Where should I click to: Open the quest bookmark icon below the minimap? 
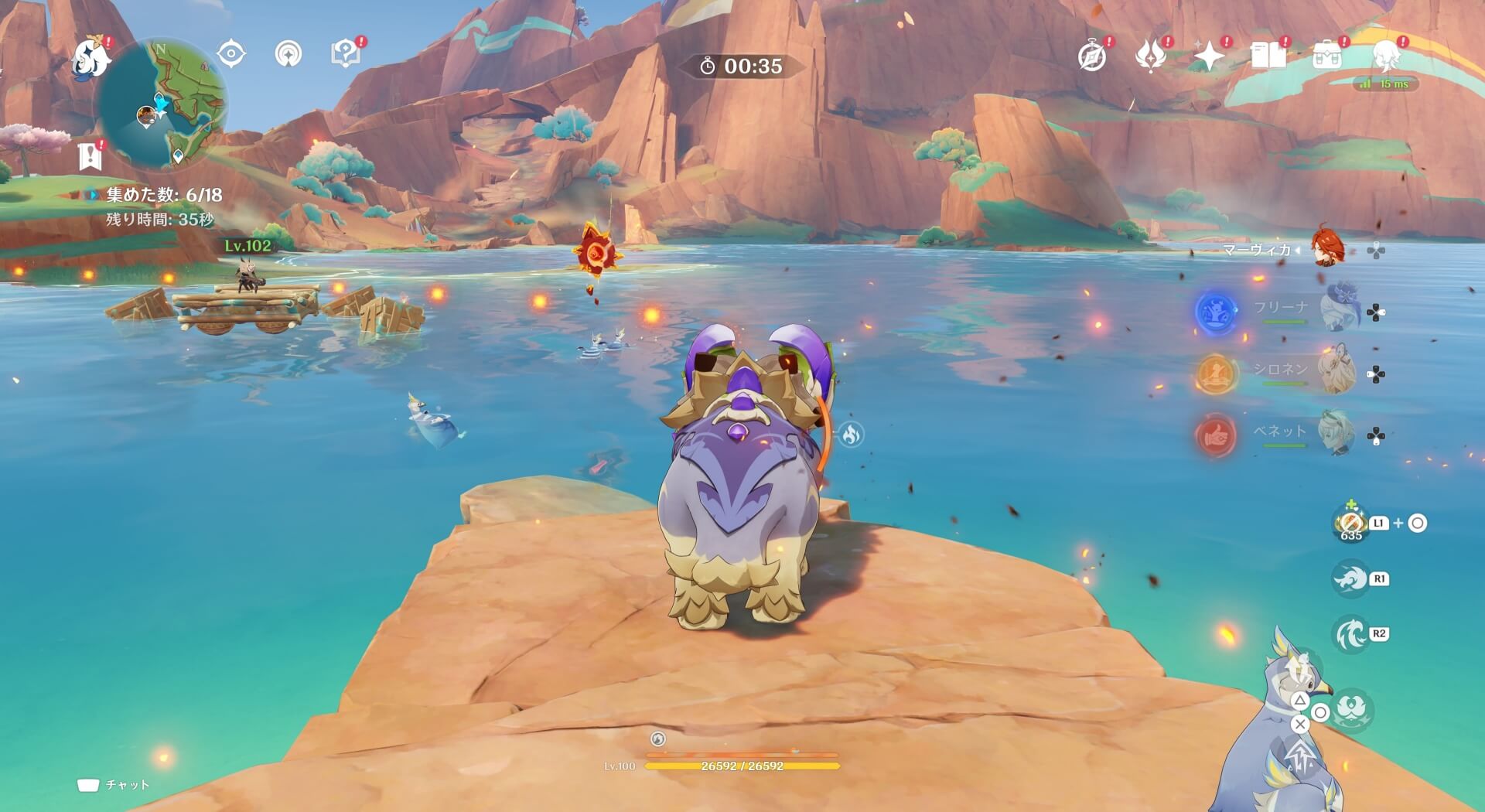(90, 156)
